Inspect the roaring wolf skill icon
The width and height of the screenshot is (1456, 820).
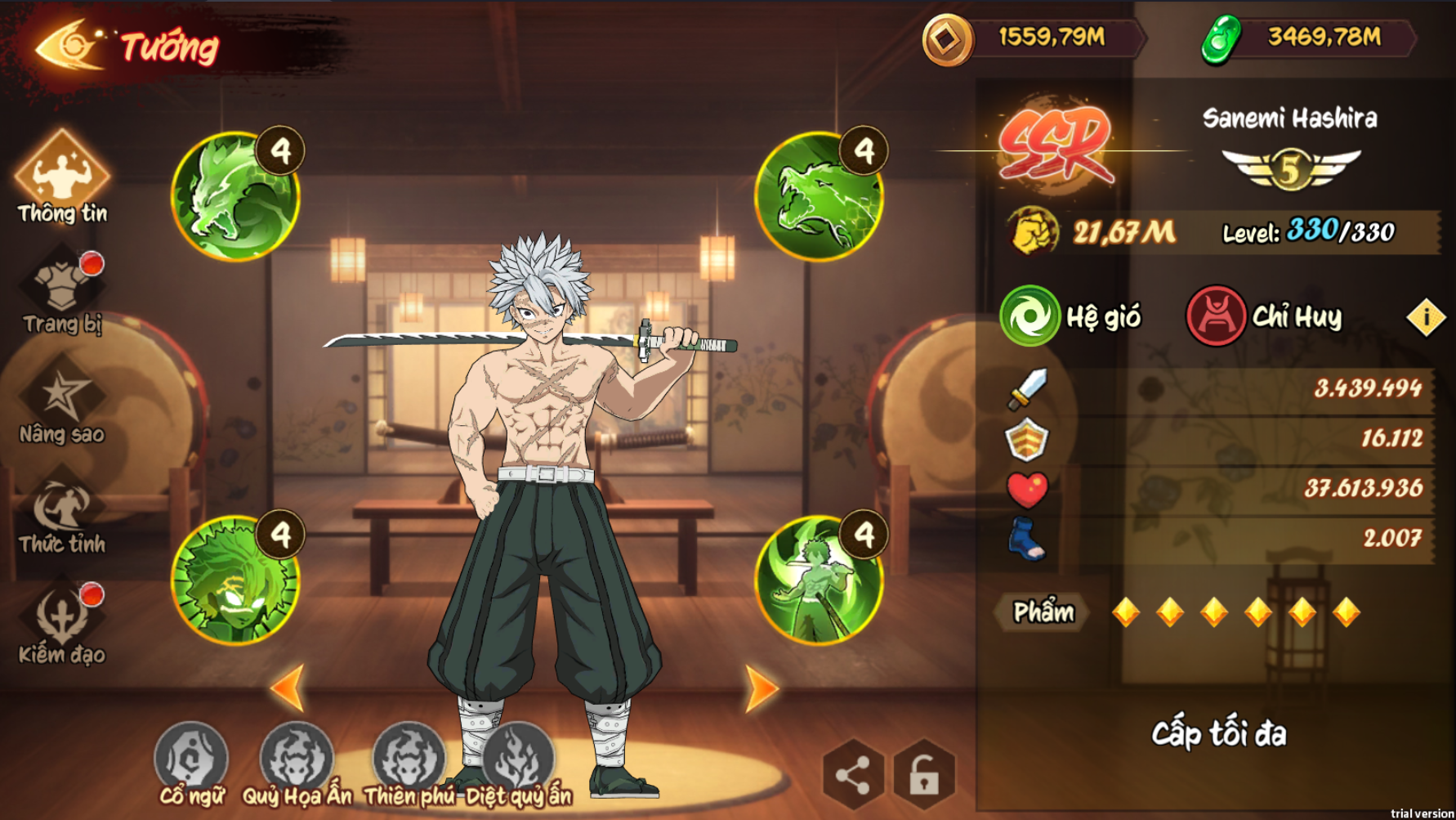tap(819, 196)
